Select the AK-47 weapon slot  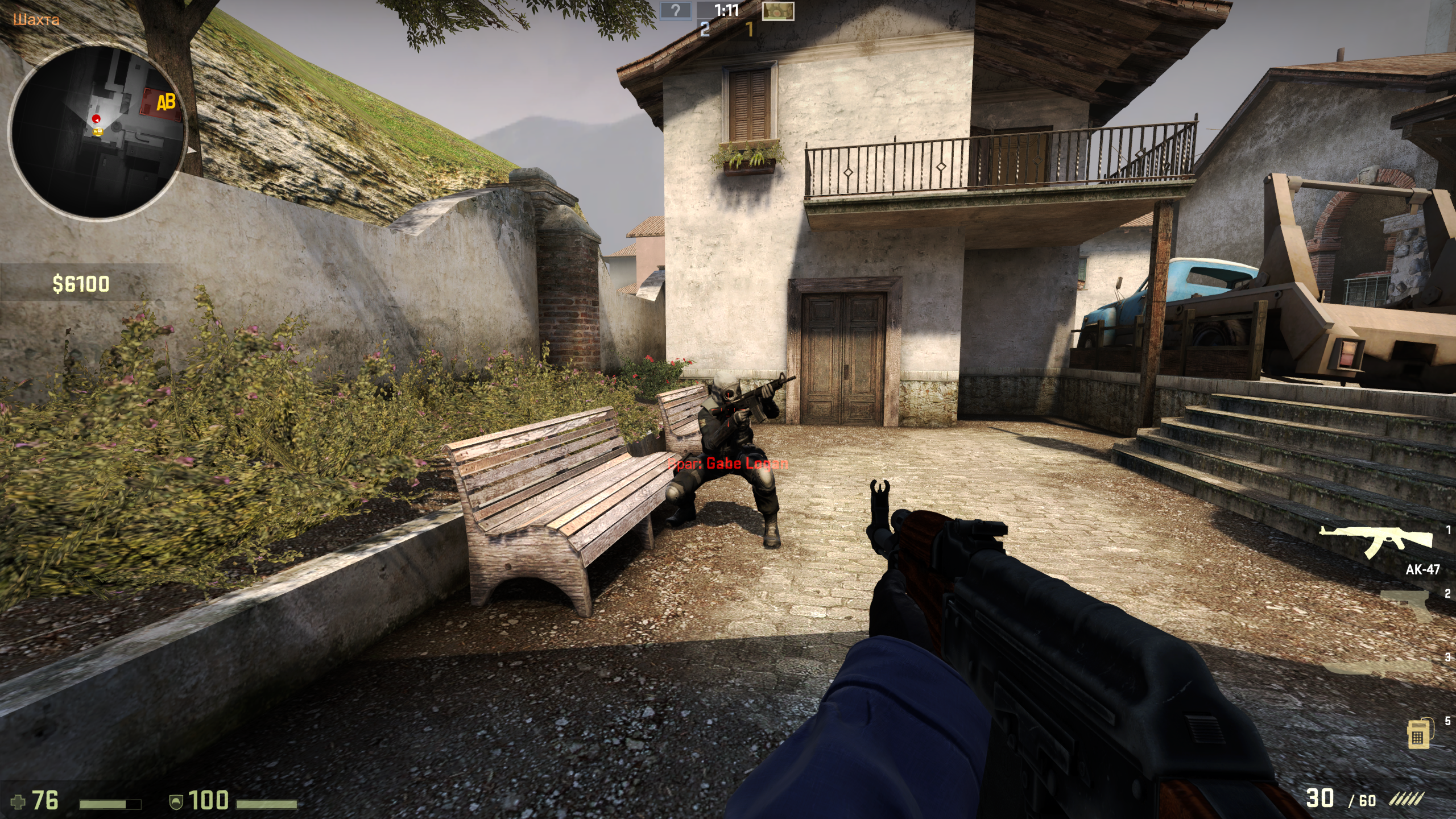[x=1376, y=547]
